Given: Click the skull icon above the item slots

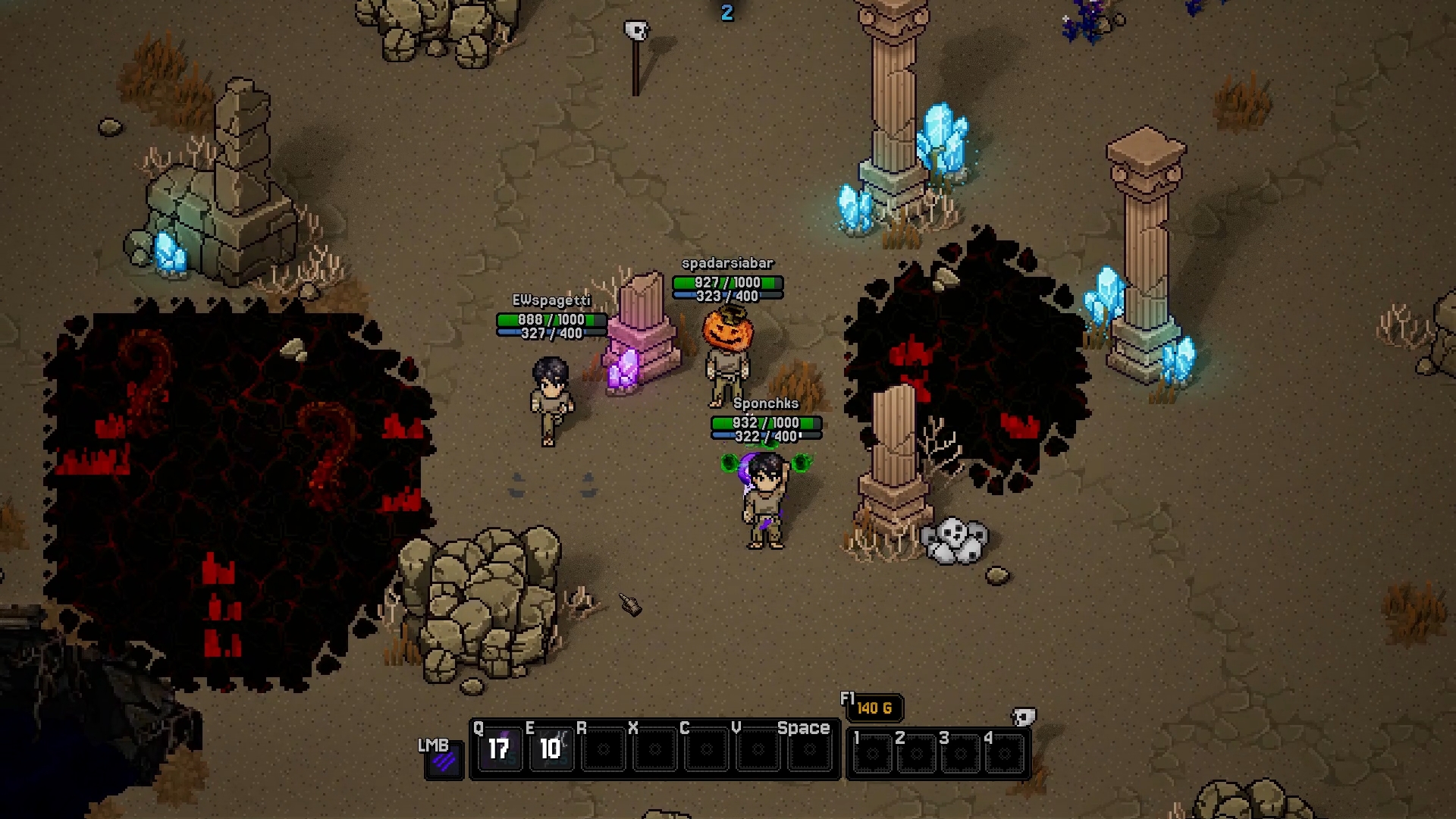Looking at the screenshot, I should [x=1024, y=717].
